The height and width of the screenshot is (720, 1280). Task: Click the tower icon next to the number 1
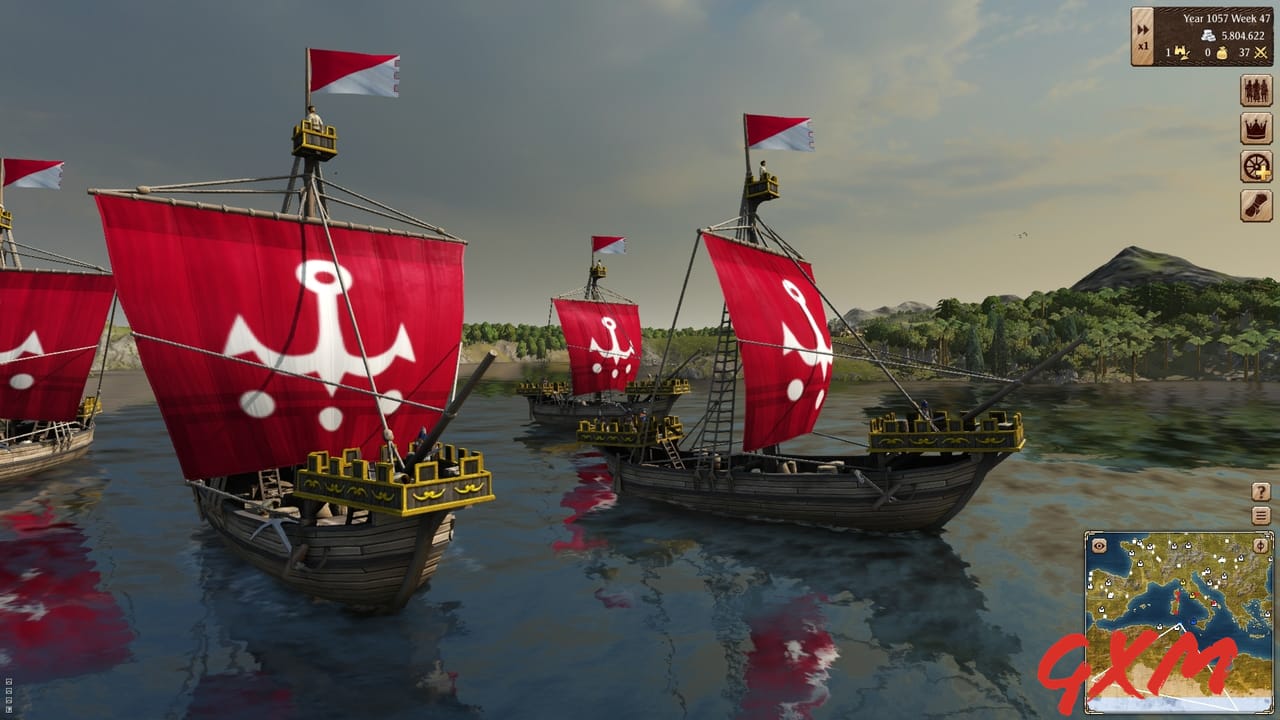coord(1182,53)
